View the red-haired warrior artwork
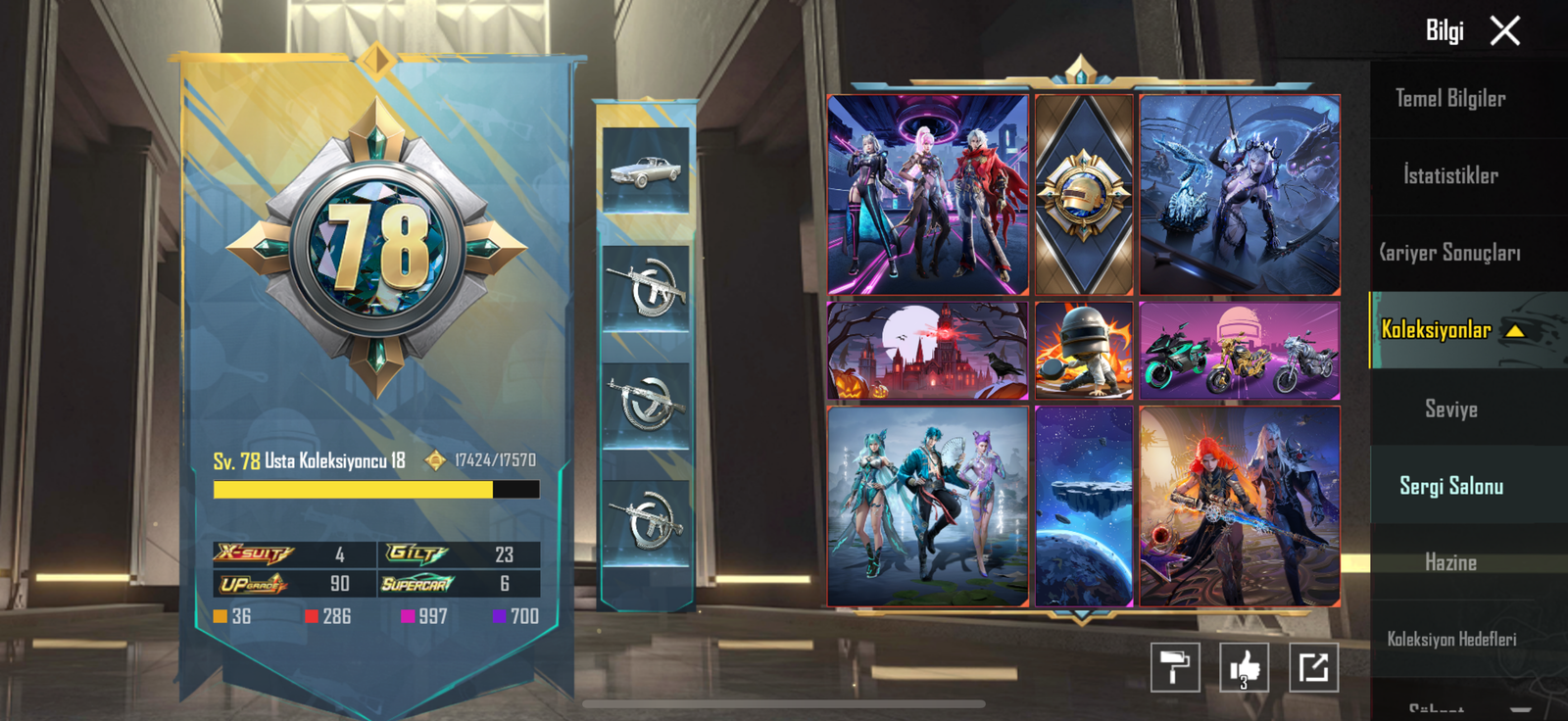1568x721 pixels. click(1239, 506)
